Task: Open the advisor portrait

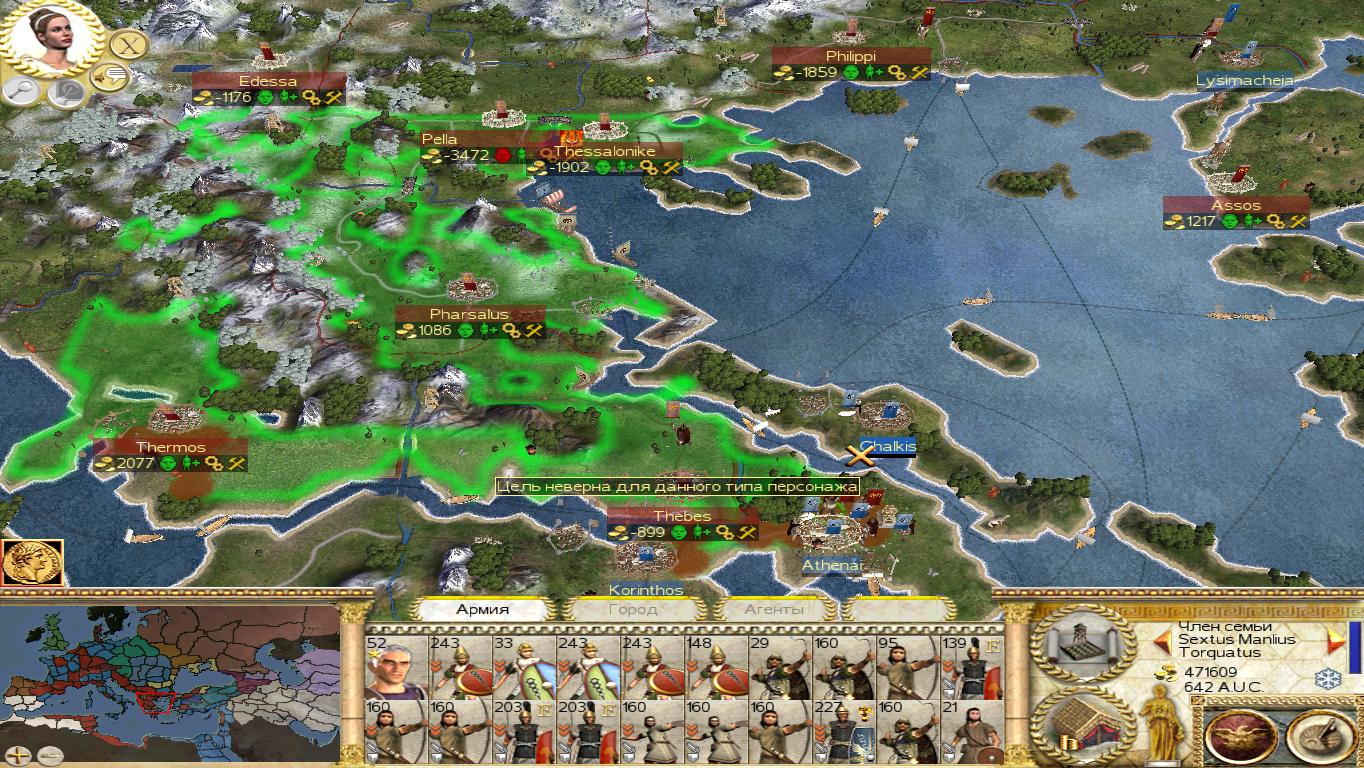Action: [52, 40]
